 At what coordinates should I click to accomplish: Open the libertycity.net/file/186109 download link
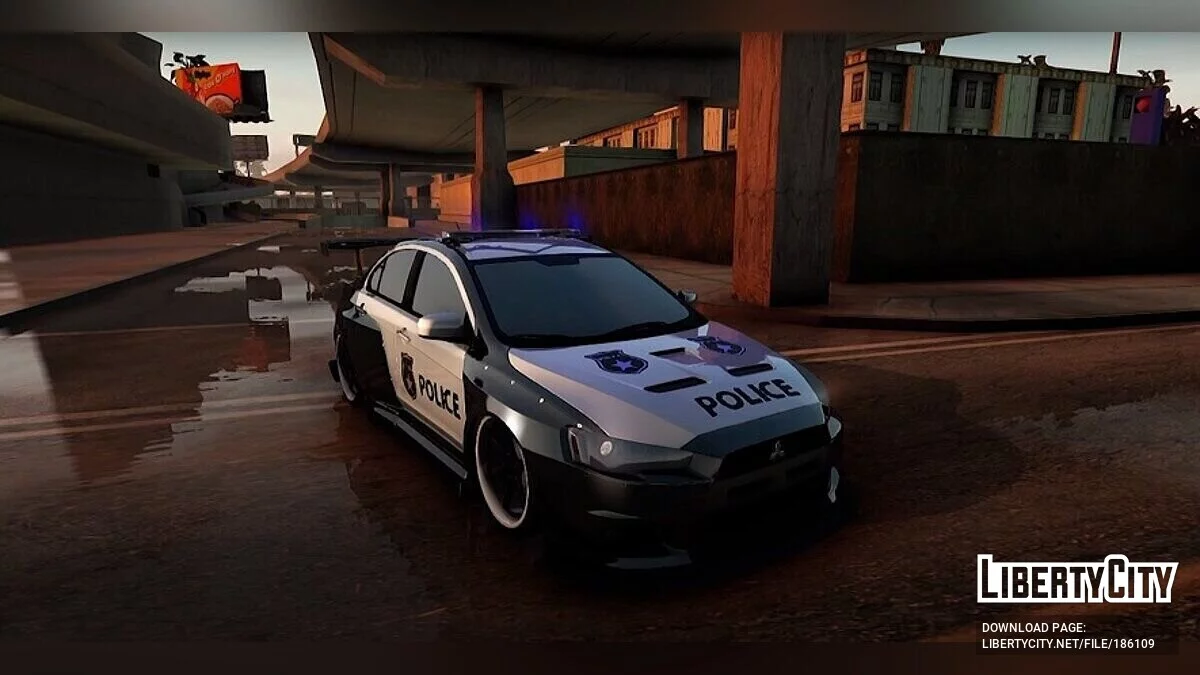[1067, 644]
